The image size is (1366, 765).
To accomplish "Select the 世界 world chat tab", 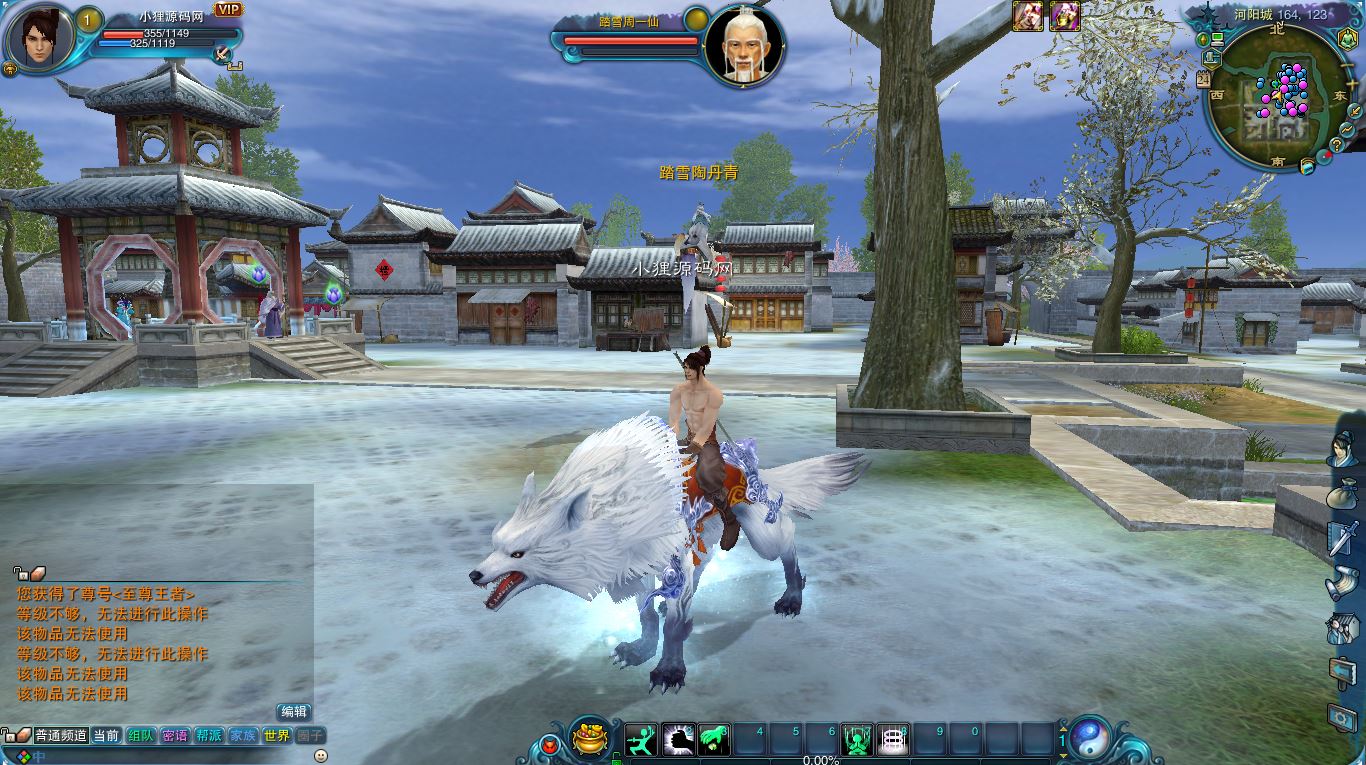I will 277,735.
